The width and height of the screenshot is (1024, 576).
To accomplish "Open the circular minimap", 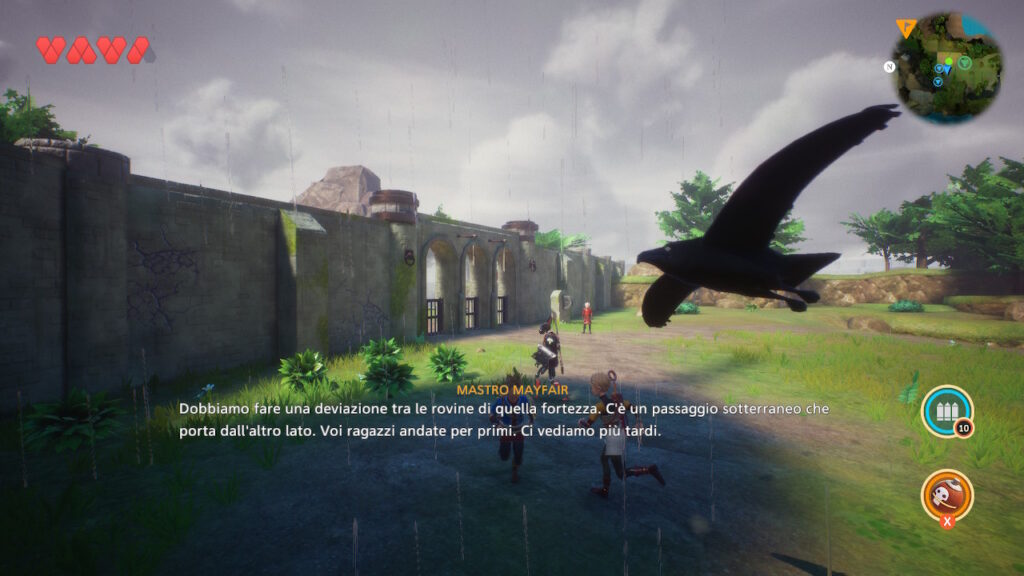I will tap(947, 67).
